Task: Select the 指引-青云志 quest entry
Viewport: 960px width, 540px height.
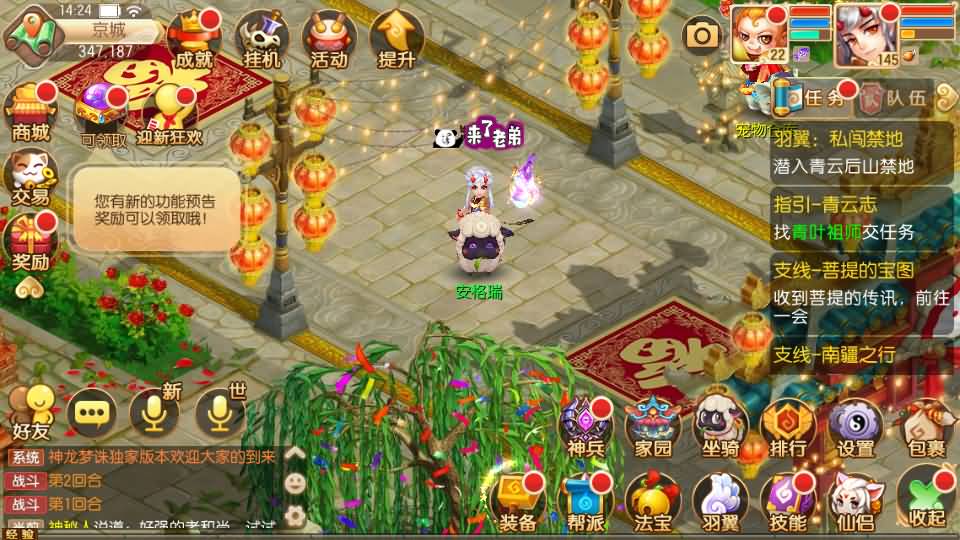Action: coord(861,218)
